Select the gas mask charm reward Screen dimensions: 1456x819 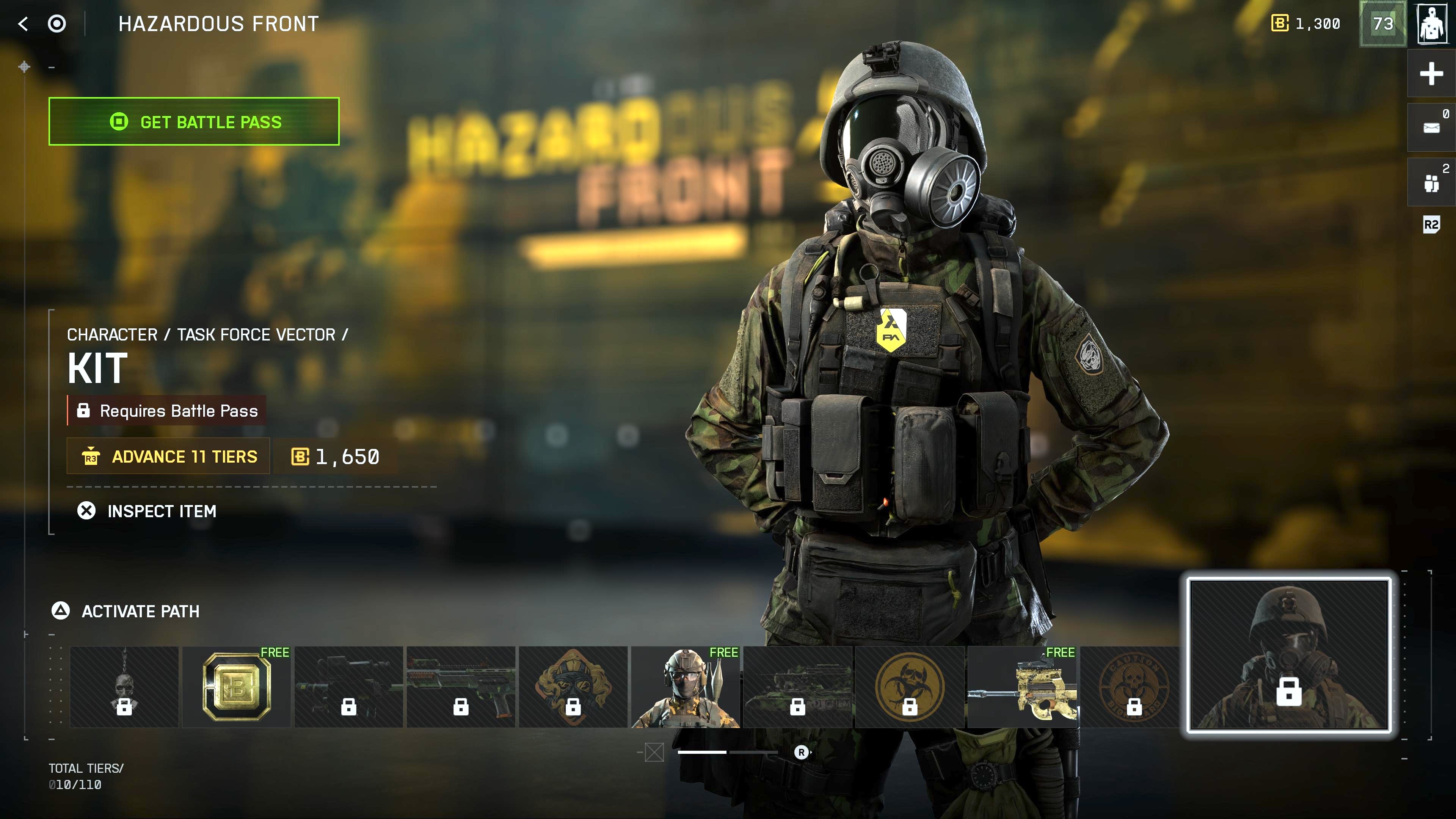[124, 687]
